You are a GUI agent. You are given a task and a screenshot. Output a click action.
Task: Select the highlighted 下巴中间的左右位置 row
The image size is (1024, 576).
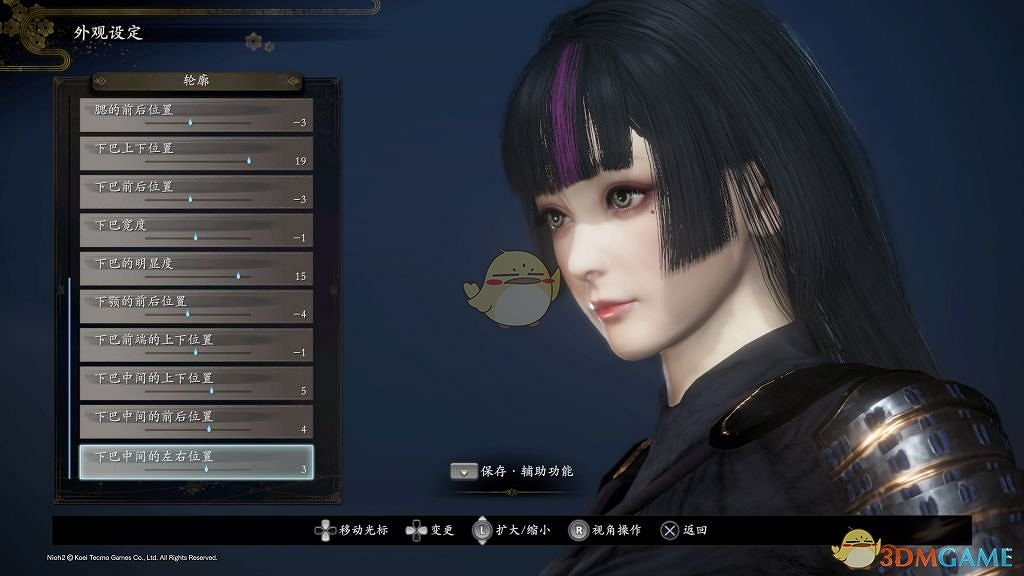196,460
